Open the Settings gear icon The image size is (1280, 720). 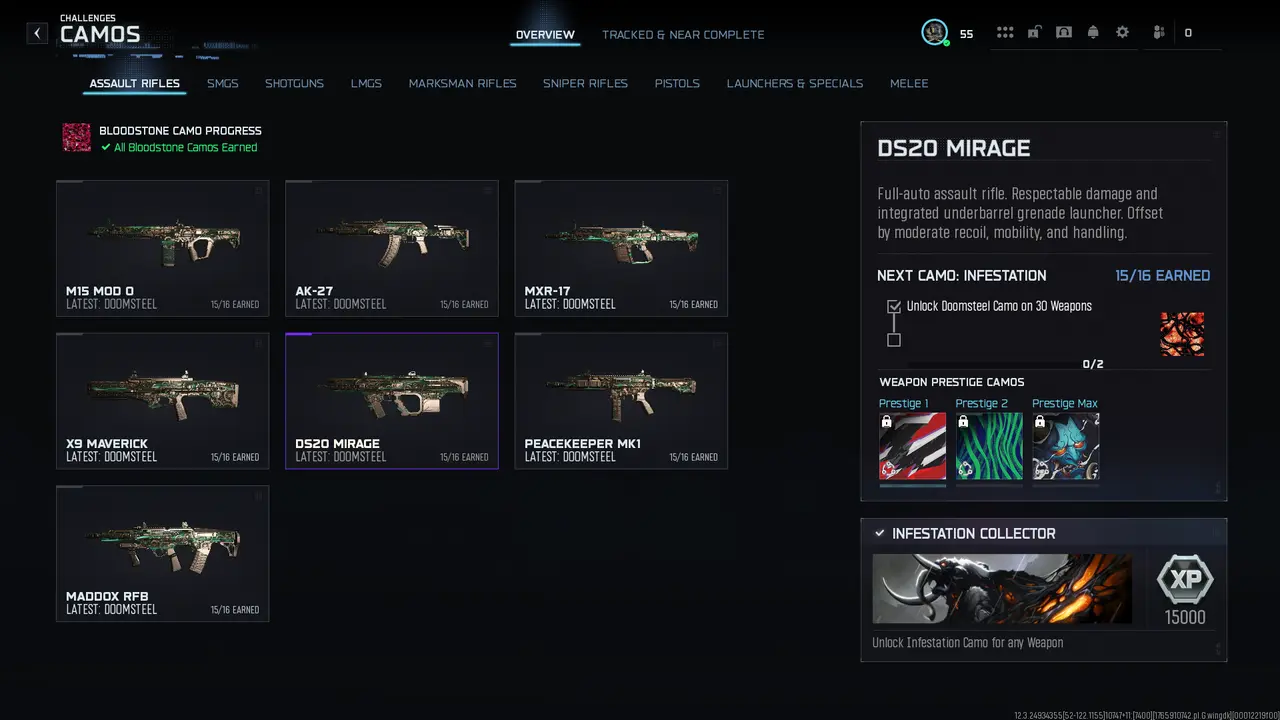point(1122,32)
